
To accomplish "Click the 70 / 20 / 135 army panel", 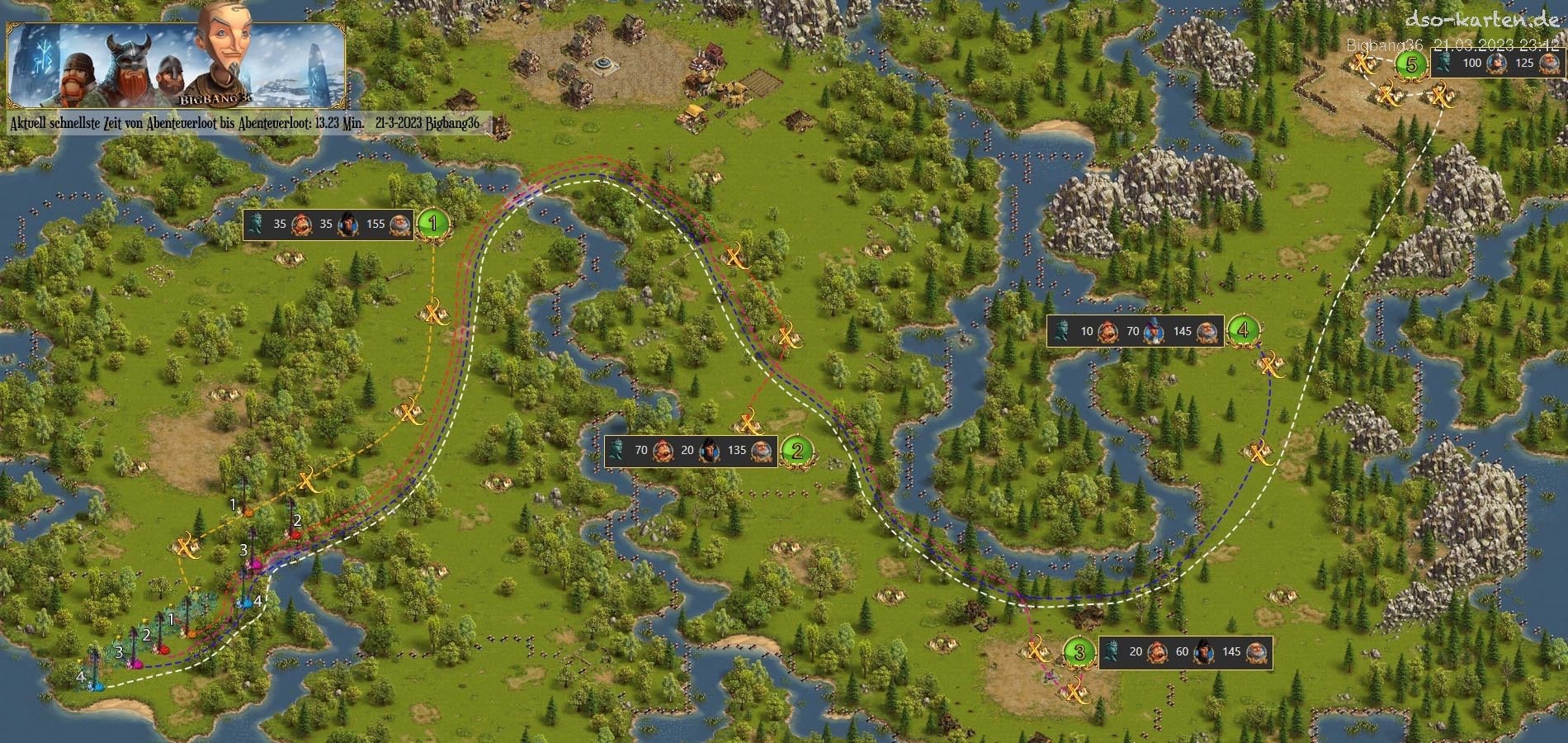I will (691, 451).
